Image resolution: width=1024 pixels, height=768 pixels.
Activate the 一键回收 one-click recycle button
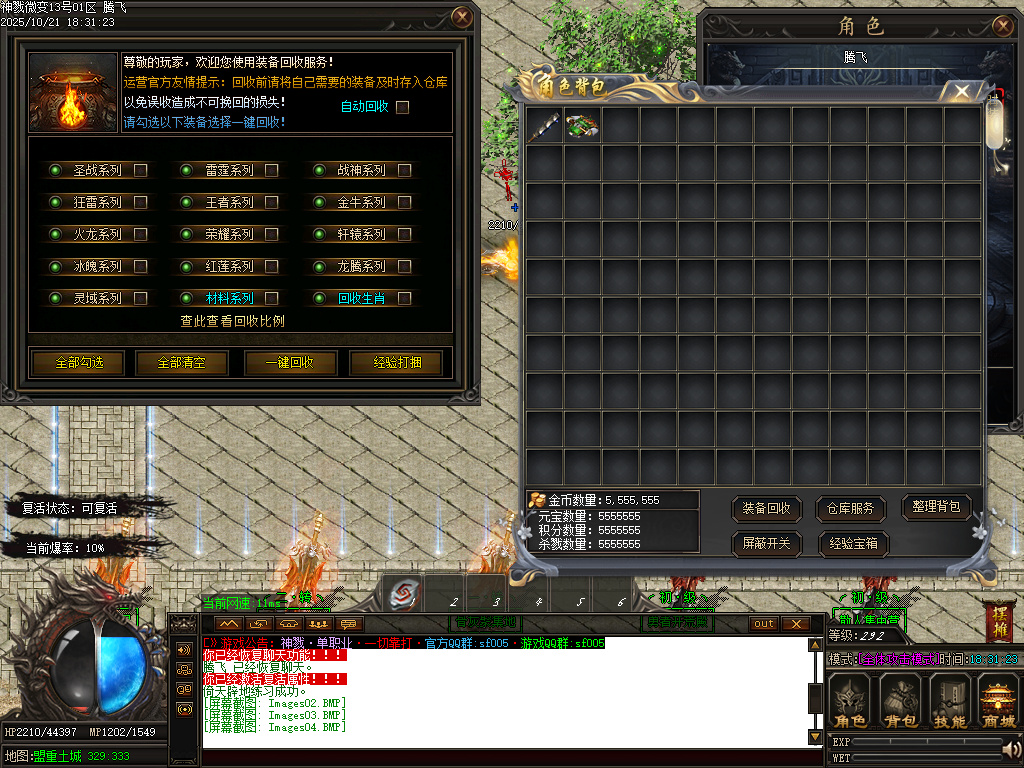290,362
